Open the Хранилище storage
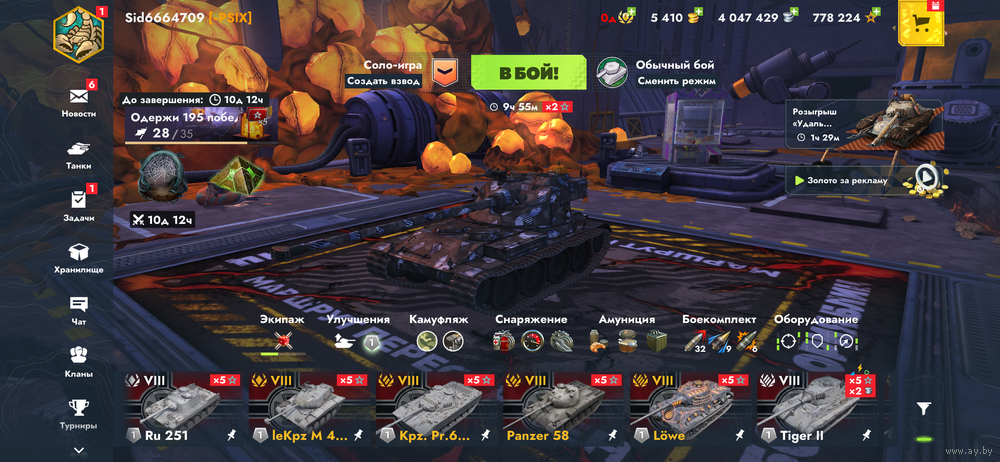The image size is (1000, 462). click(79, 257)
